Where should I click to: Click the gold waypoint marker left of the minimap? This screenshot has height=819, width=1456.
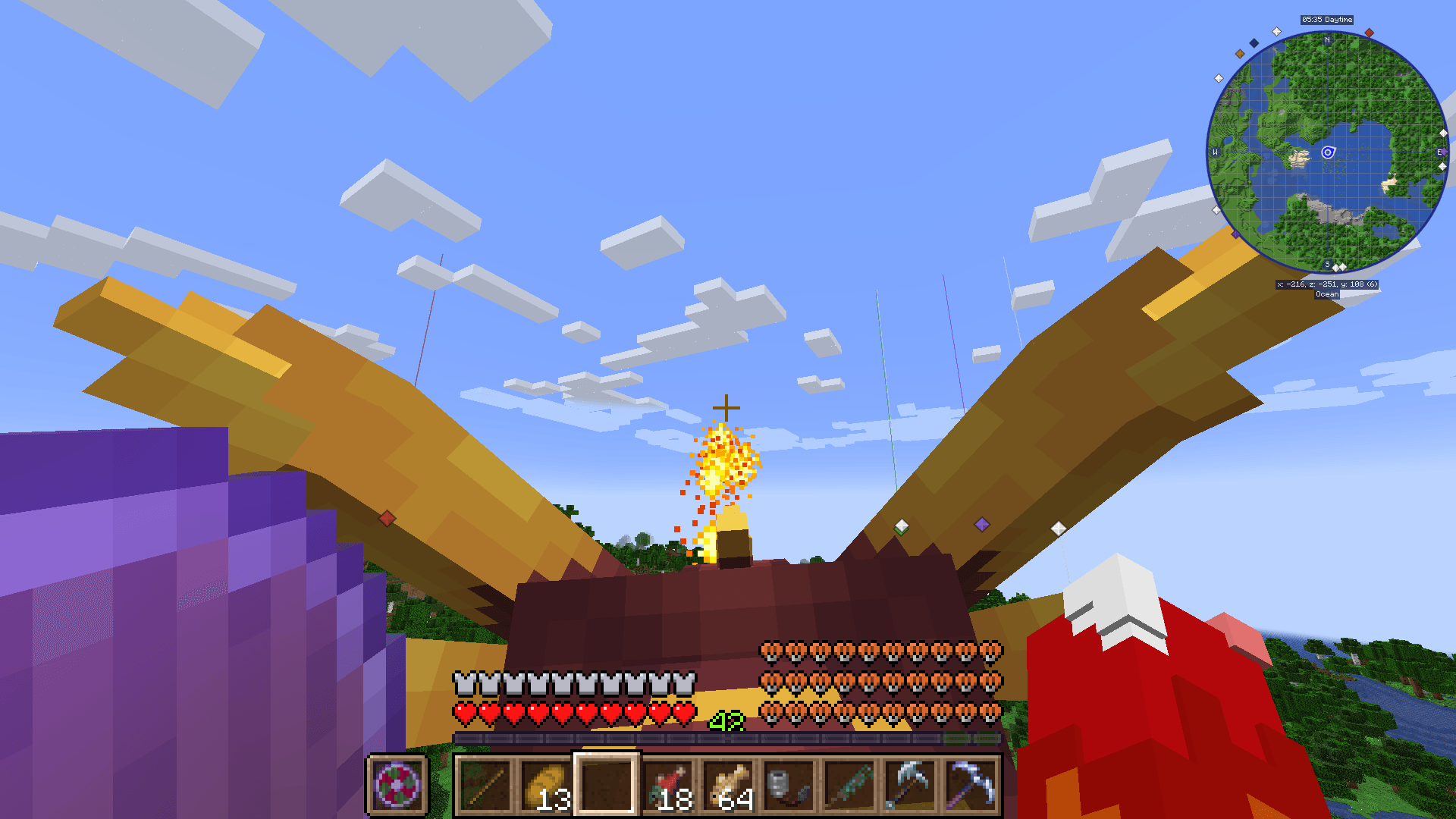[1239, 54]
